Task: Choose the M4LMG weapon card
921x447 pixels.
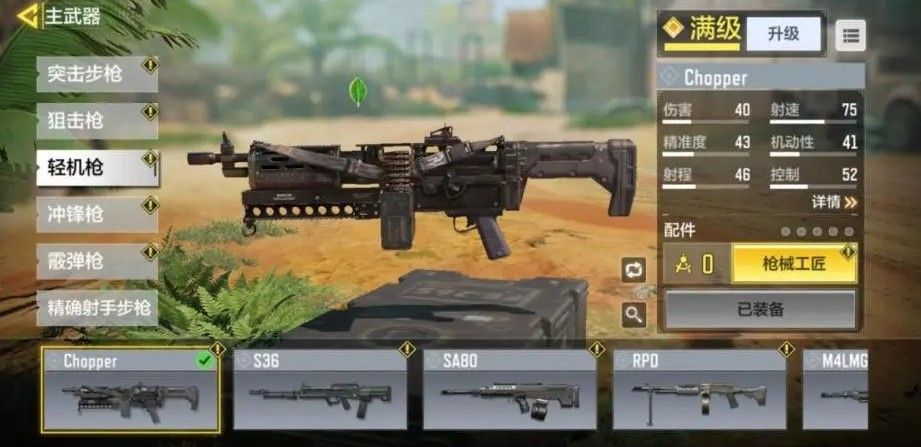Action: 861,390
